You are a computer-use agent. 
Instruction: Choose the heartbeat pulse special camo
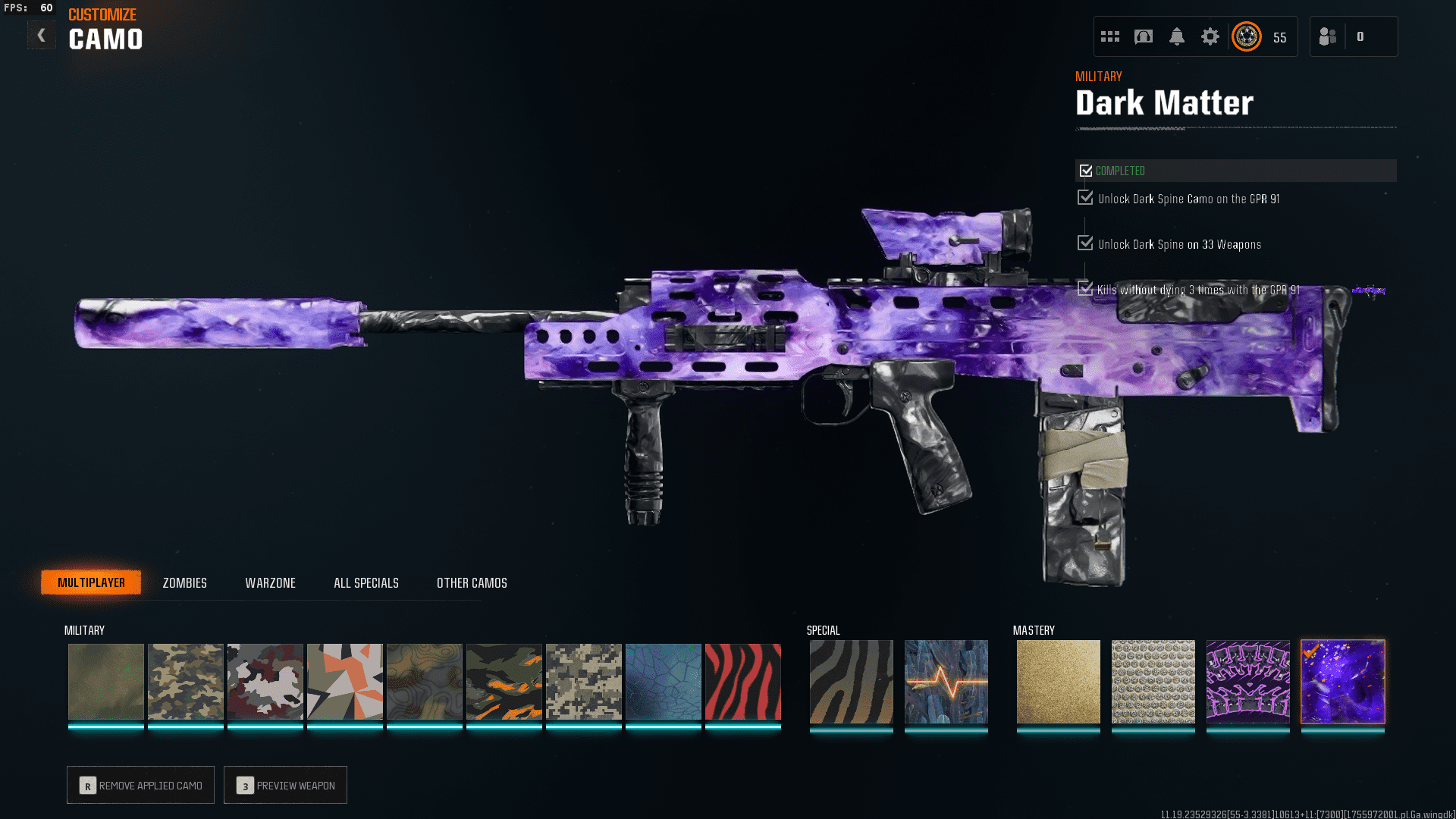pos(946,681)
